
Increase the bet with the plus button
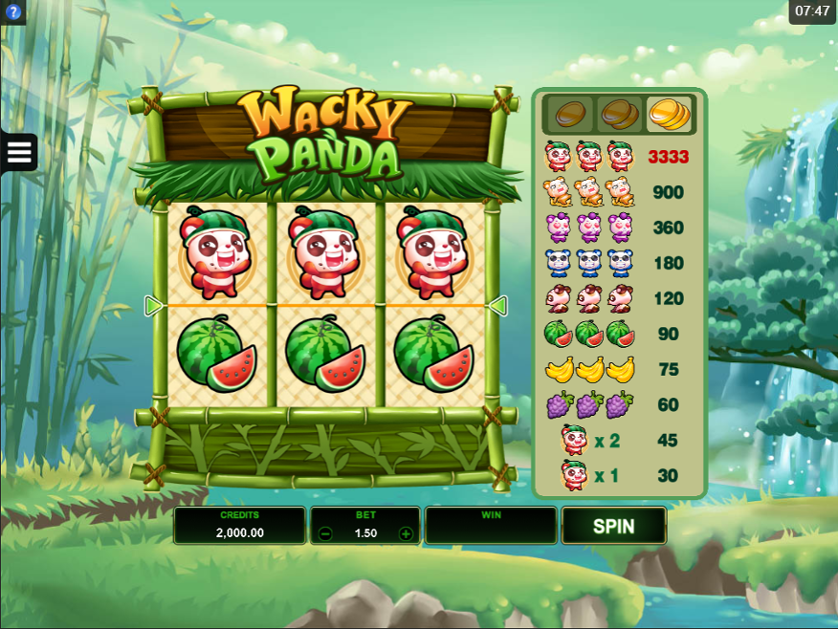click(x=406, y=534)
